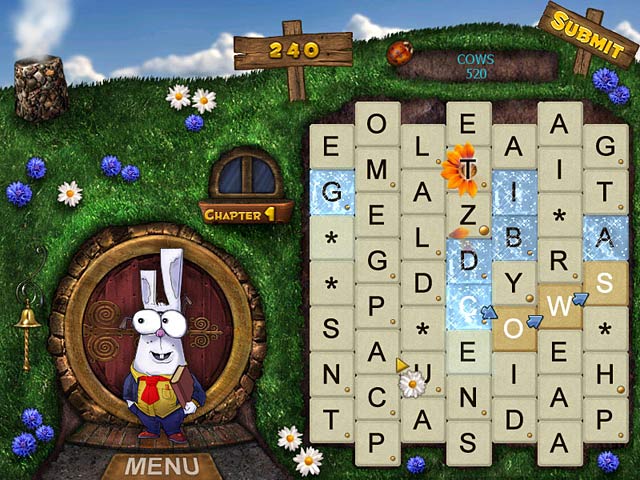Click the frozen I tile
This screenshot has height=480, width=640.
(514, 192)
